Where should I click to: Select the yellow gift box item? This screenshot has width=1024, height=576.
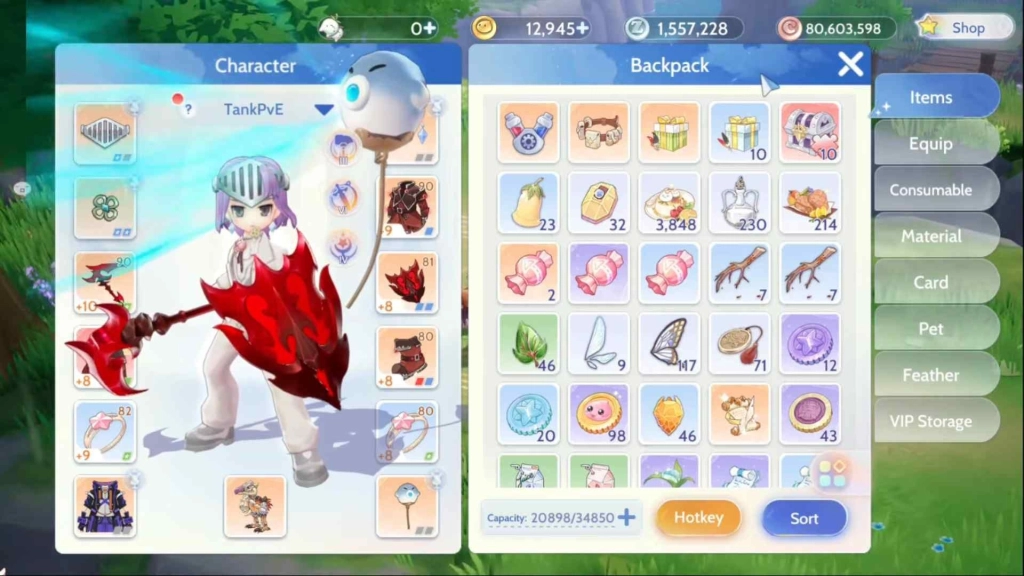[x=669, y=132]
